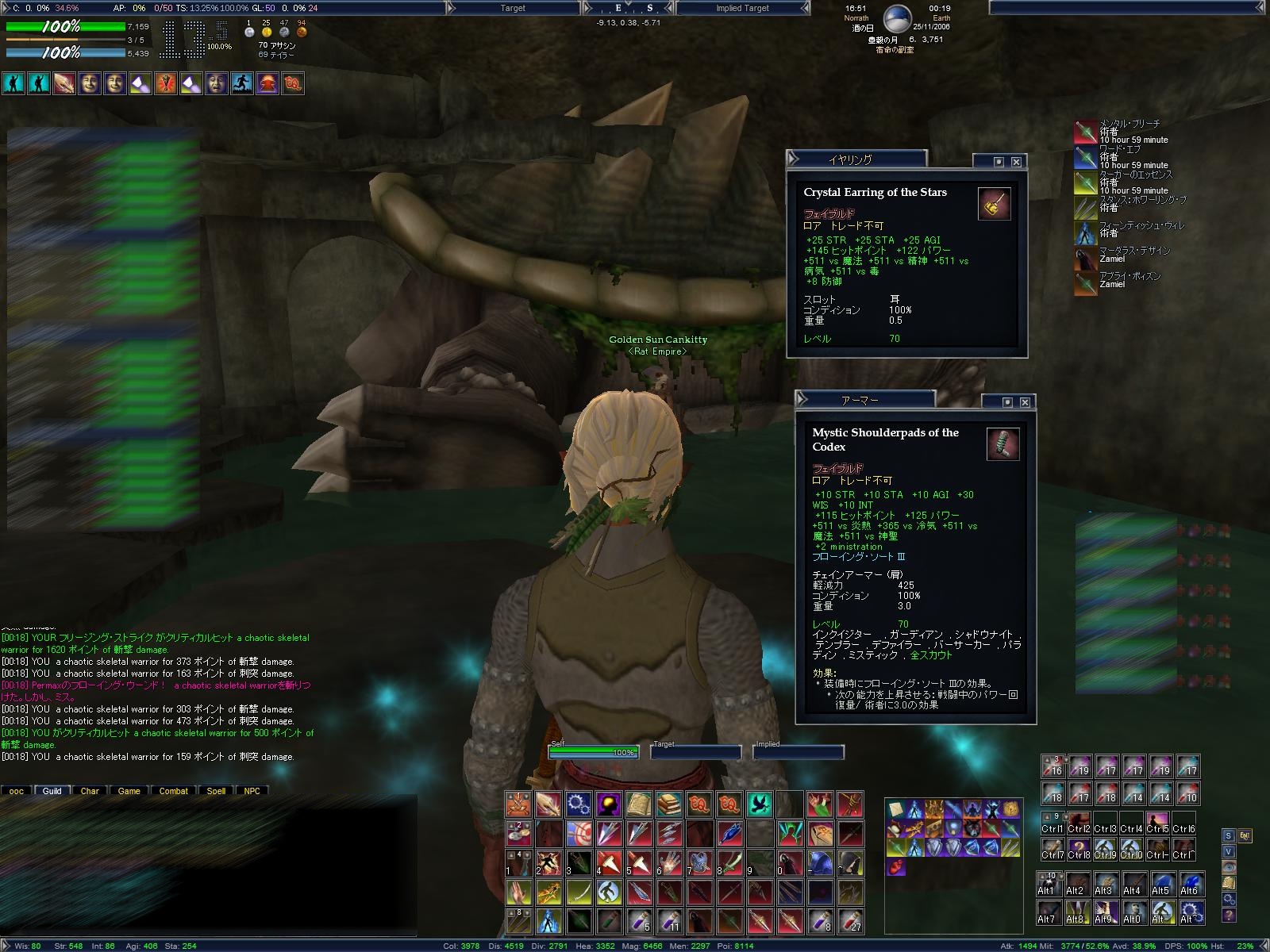The image size is (1270, 952).
Task: Click the メンタル・ブリーチ buff icon with red dagger
Action: (x=1086, y=132)
